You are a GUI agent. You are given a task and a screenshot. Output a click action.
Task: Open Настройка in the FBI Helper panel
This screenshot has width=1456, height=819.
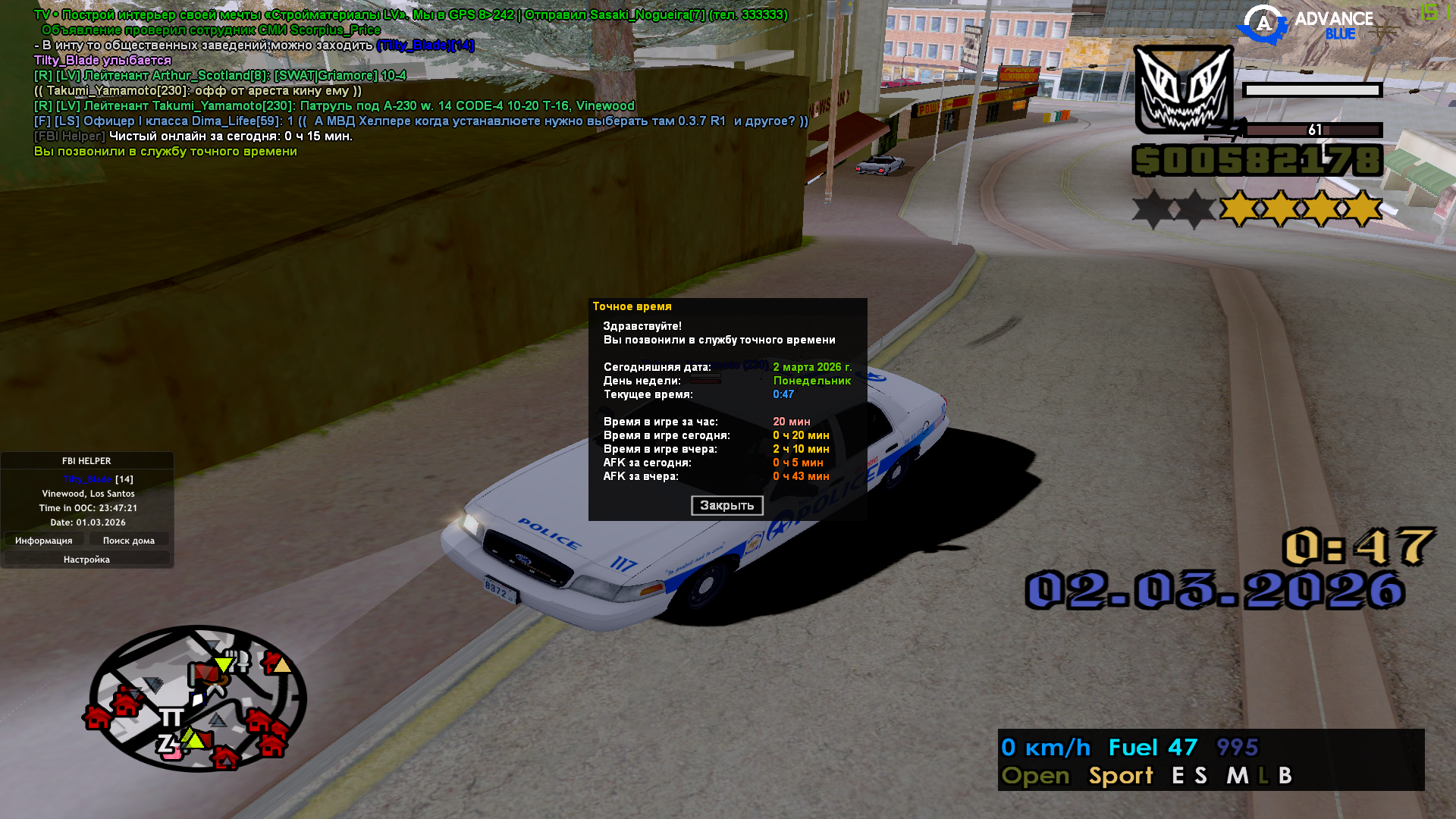[86, 560]
